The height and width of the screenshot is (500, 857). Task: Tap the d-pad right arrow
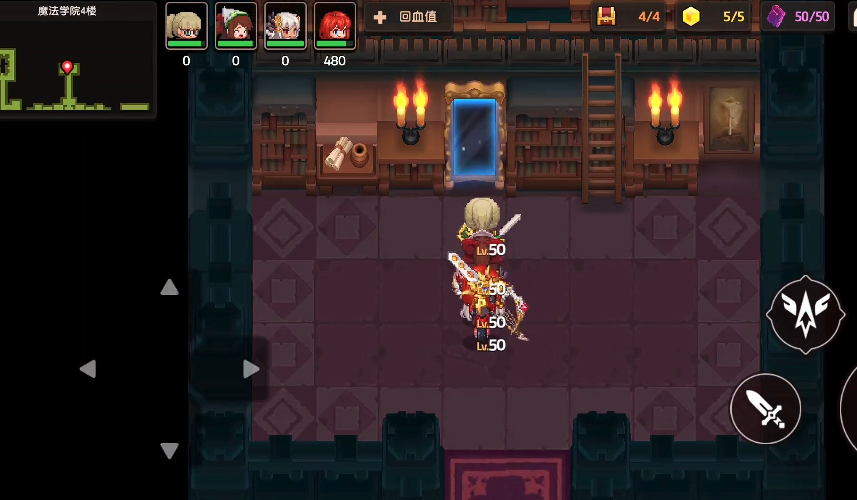pyautogui.click(x=251, y=369)
